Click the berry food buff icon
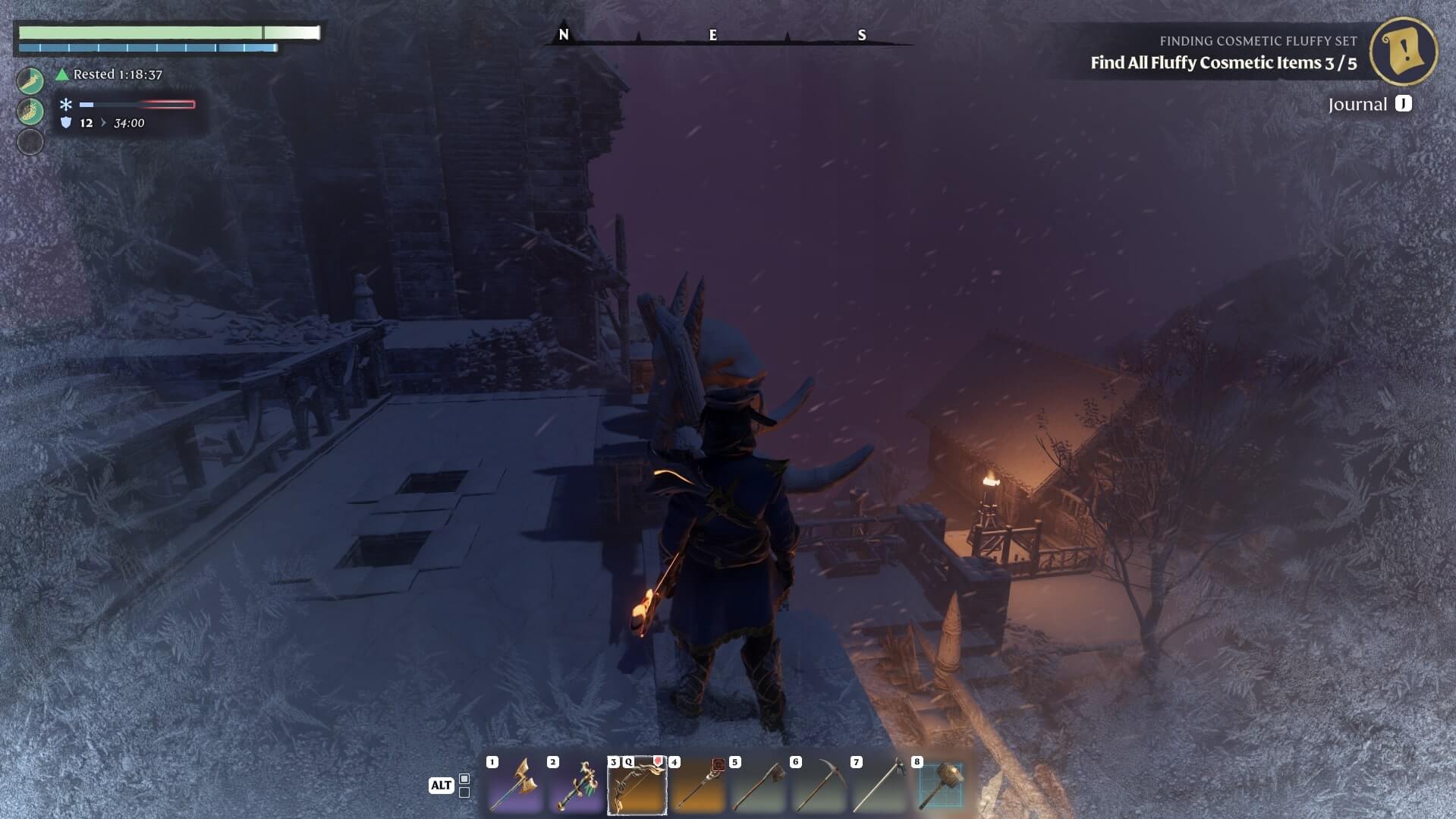This screenshot has height=819, width=1456. [30, 111]
